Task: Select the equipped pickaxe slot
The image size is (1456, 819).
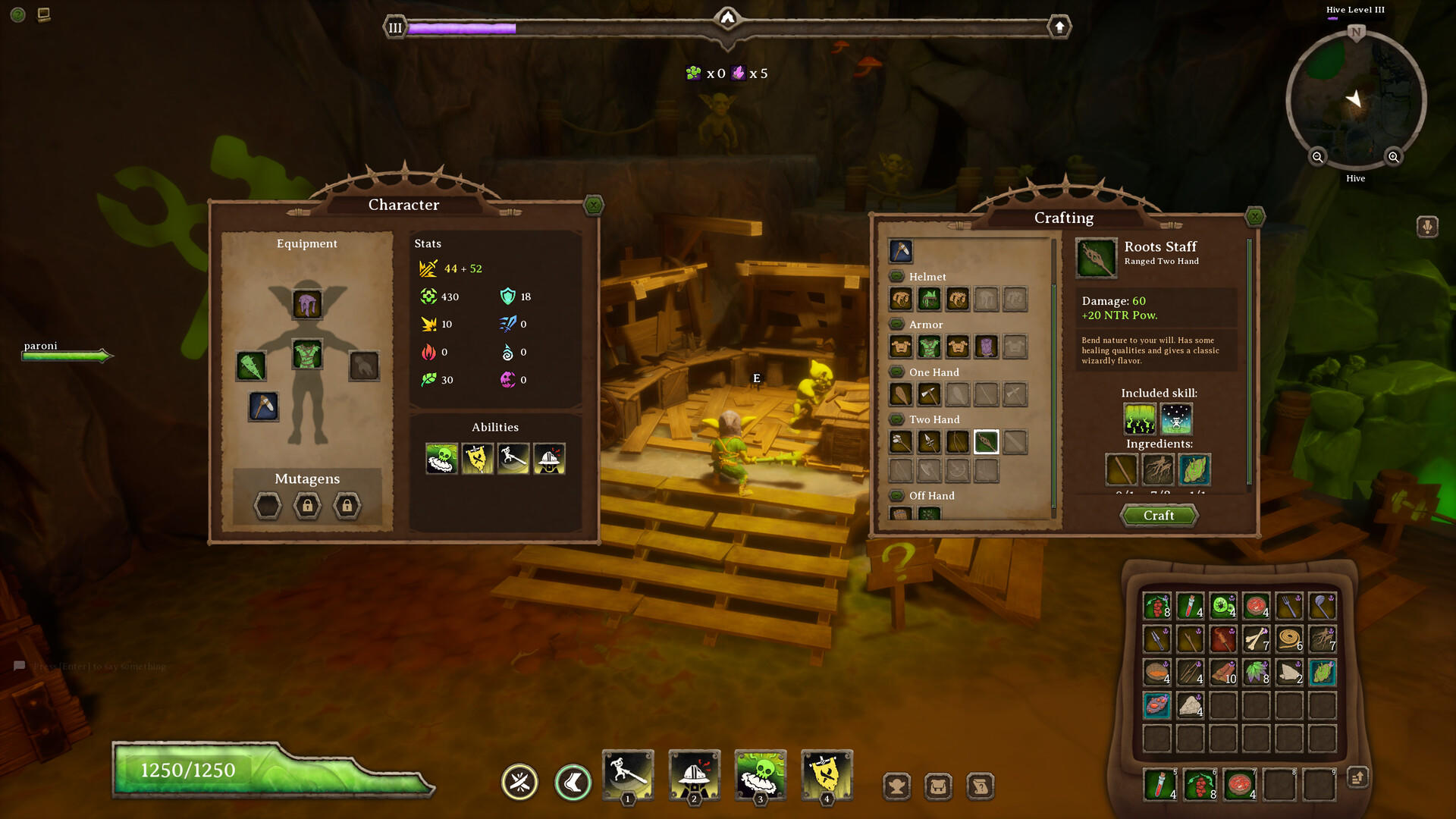Action: click(x=263, y=406)
